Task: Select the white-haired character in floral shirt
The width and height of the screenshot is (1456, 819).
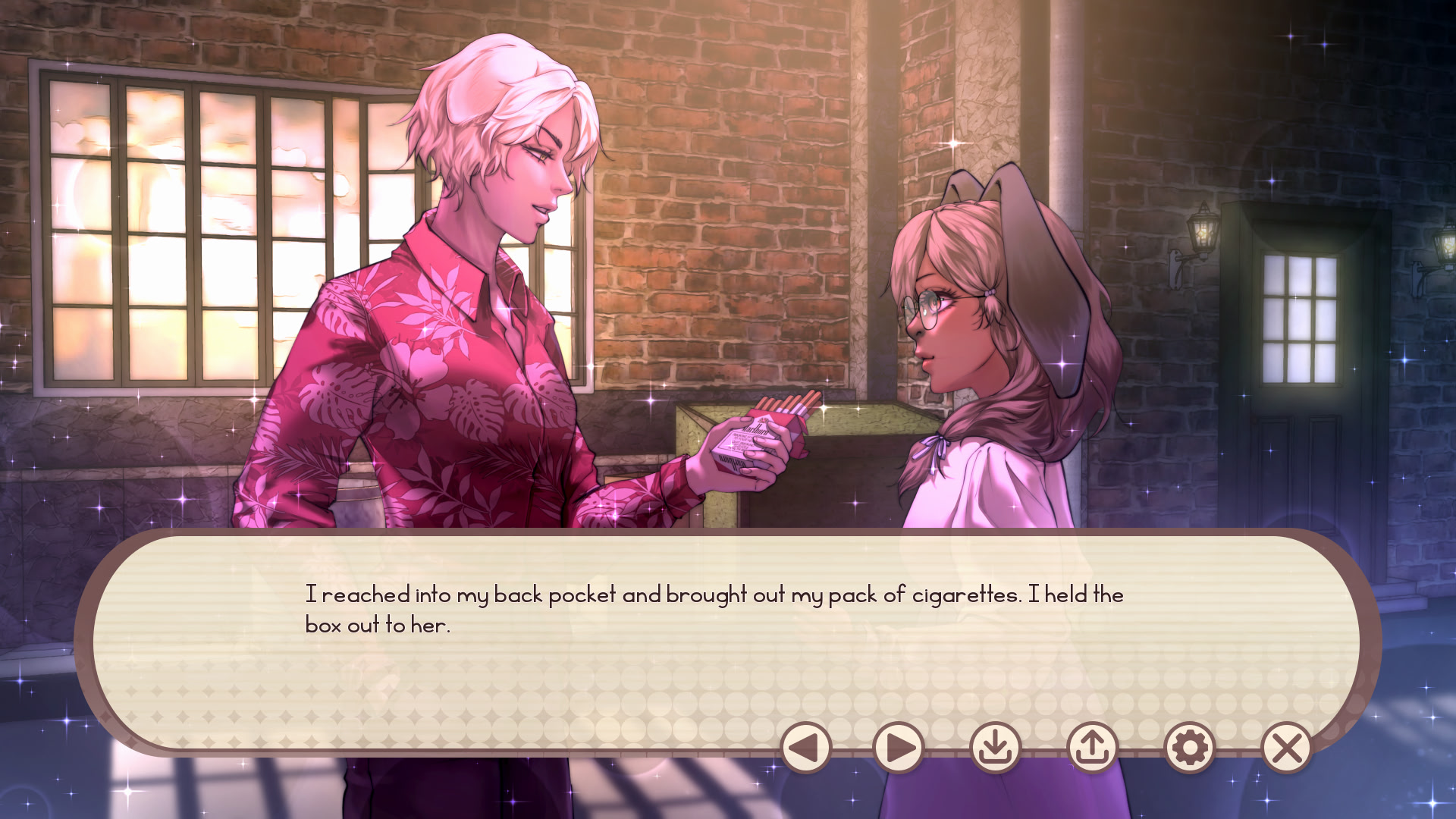Action: coord(455,303)
